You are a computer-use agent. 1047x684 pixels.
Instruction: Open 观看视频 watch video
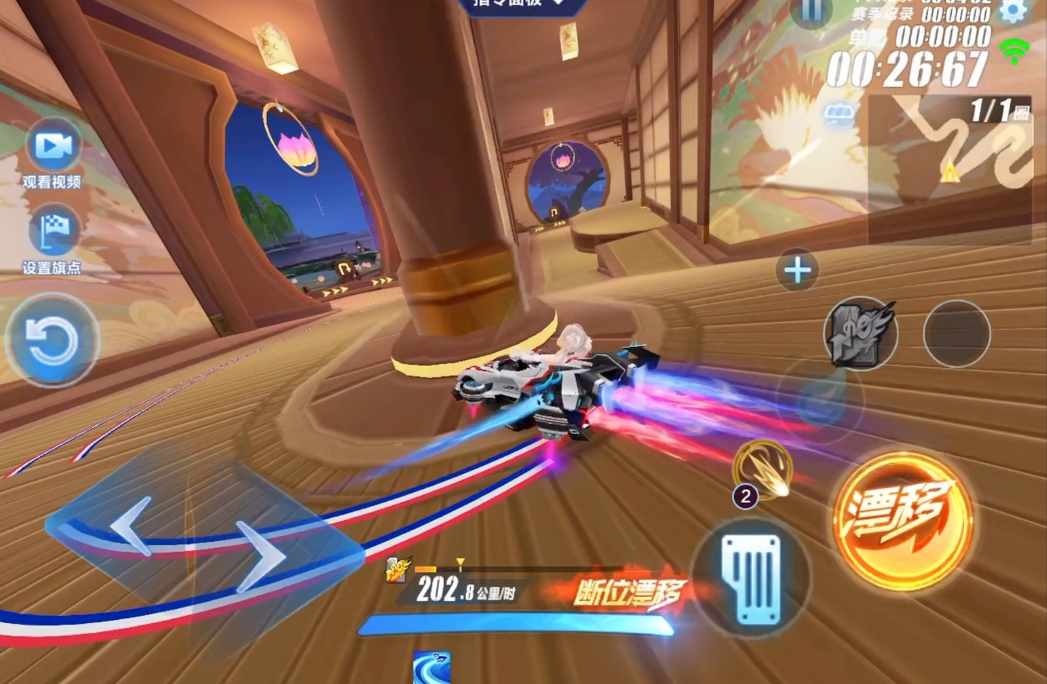click(x=52, y=148)
